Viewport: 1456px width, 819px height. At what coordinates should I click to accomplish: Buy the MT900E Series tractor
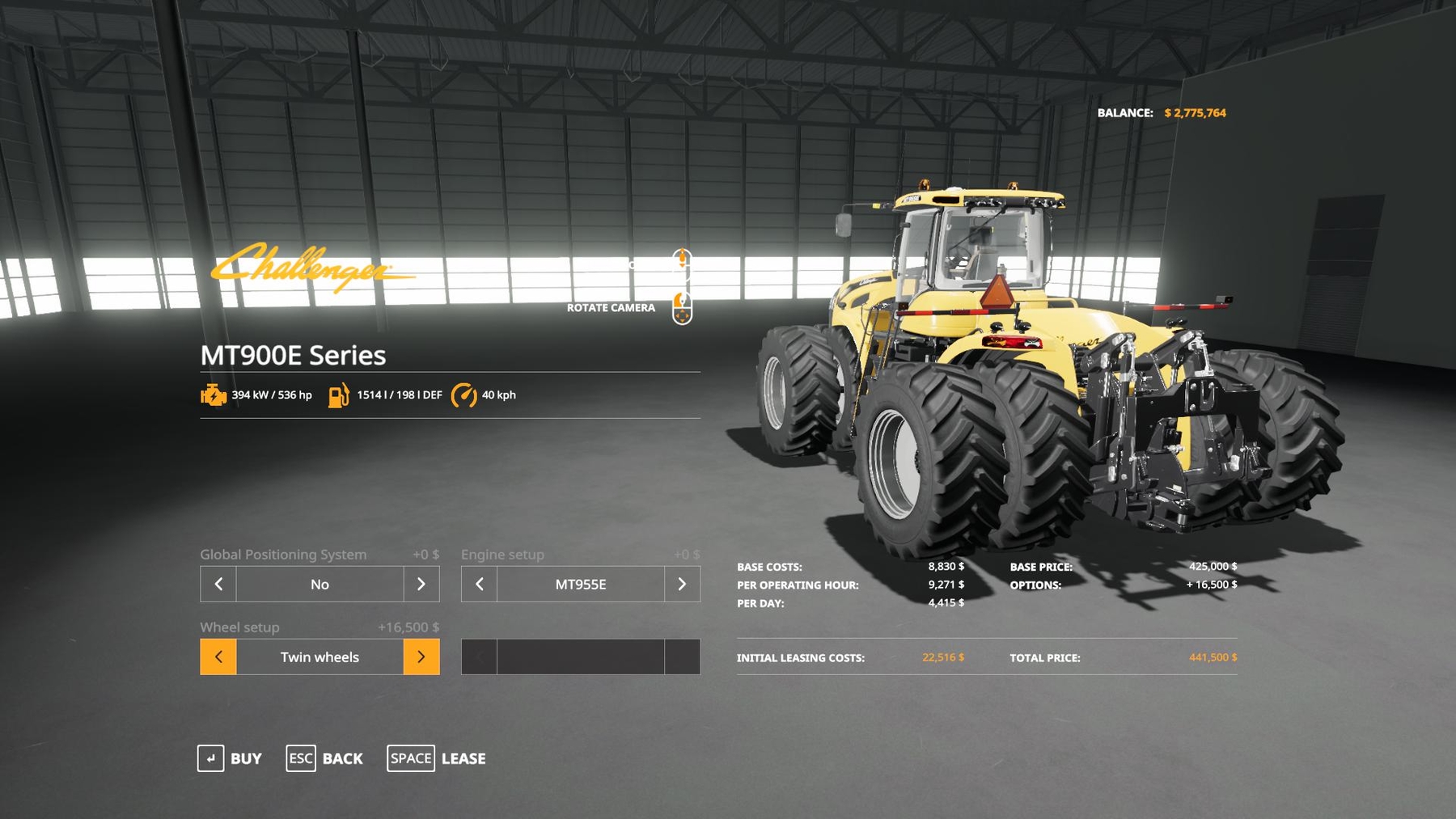tap(230, 758)
